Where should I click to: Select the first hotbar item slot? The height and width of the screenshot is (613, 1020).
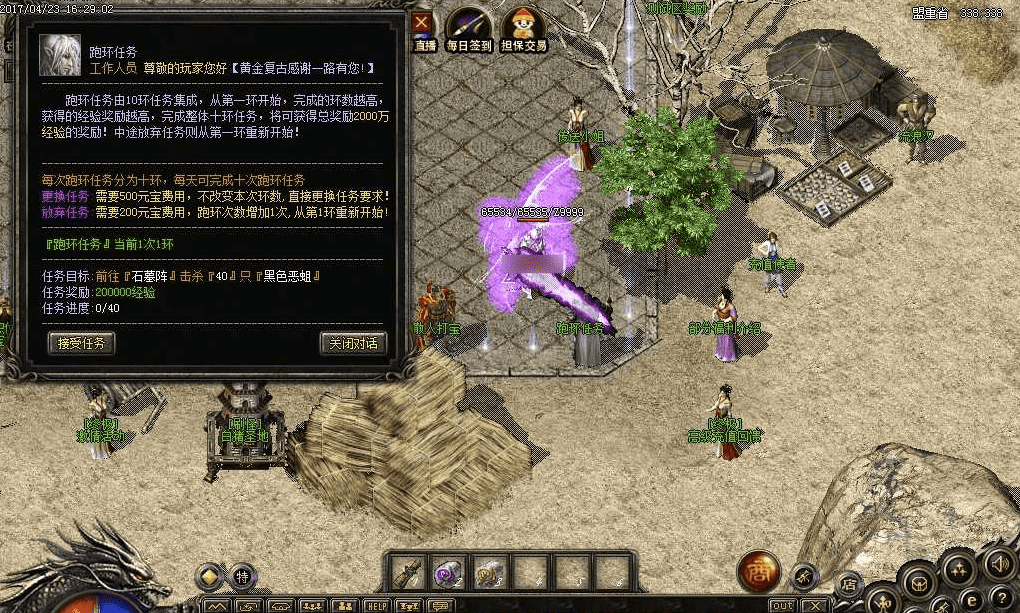pyautogui.click(x=408, y=573)
